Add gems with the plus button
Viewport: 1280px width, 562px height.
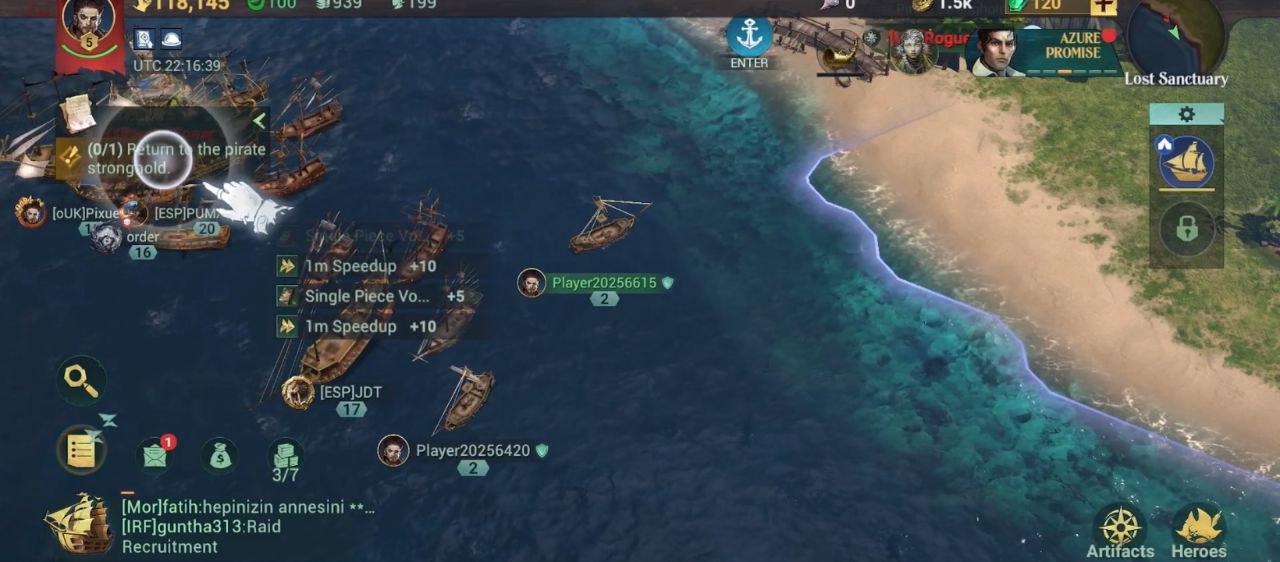(1103, 6)
